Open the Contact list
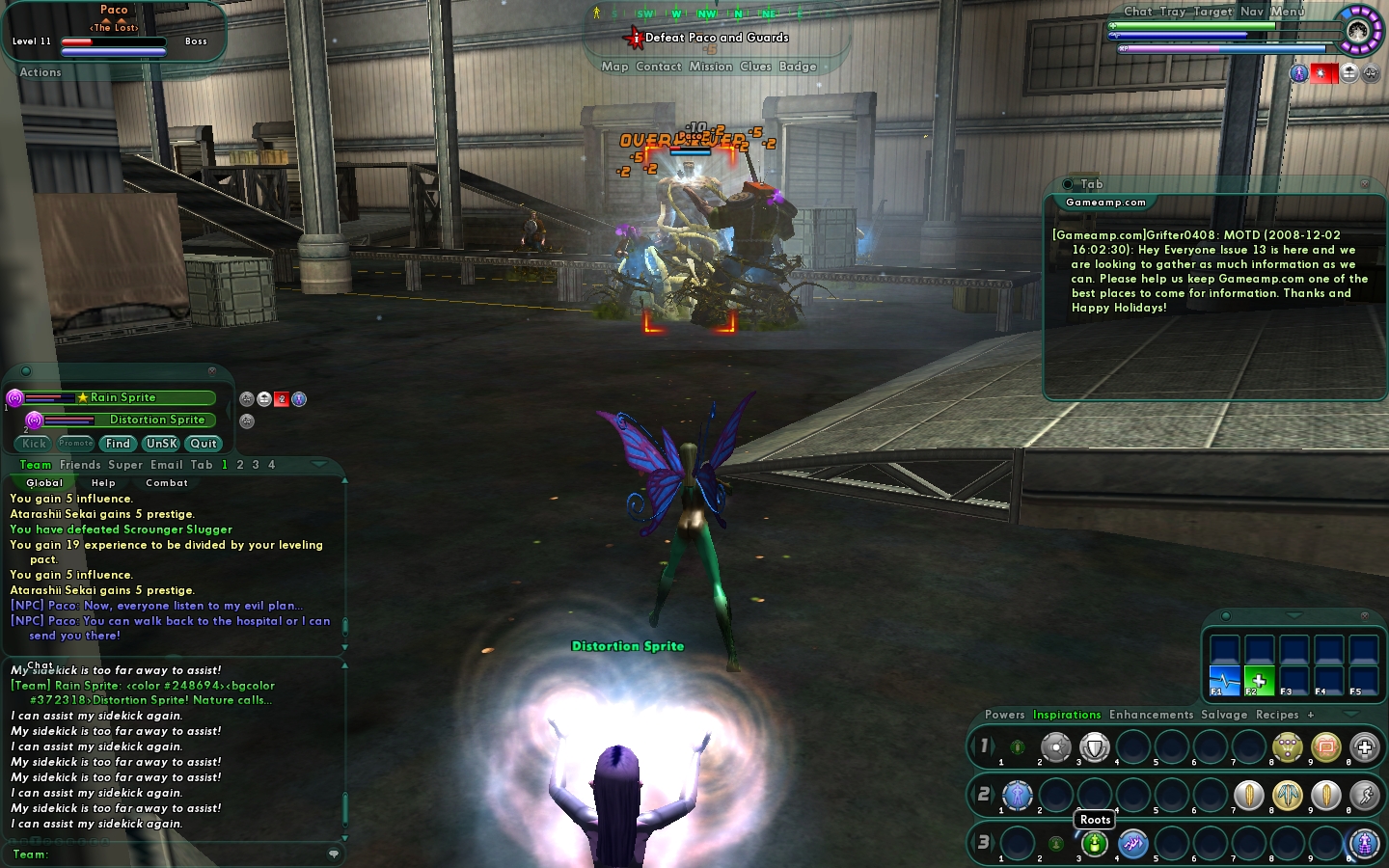The height and width of the screenshot is (868, 1389). (659, 67)
